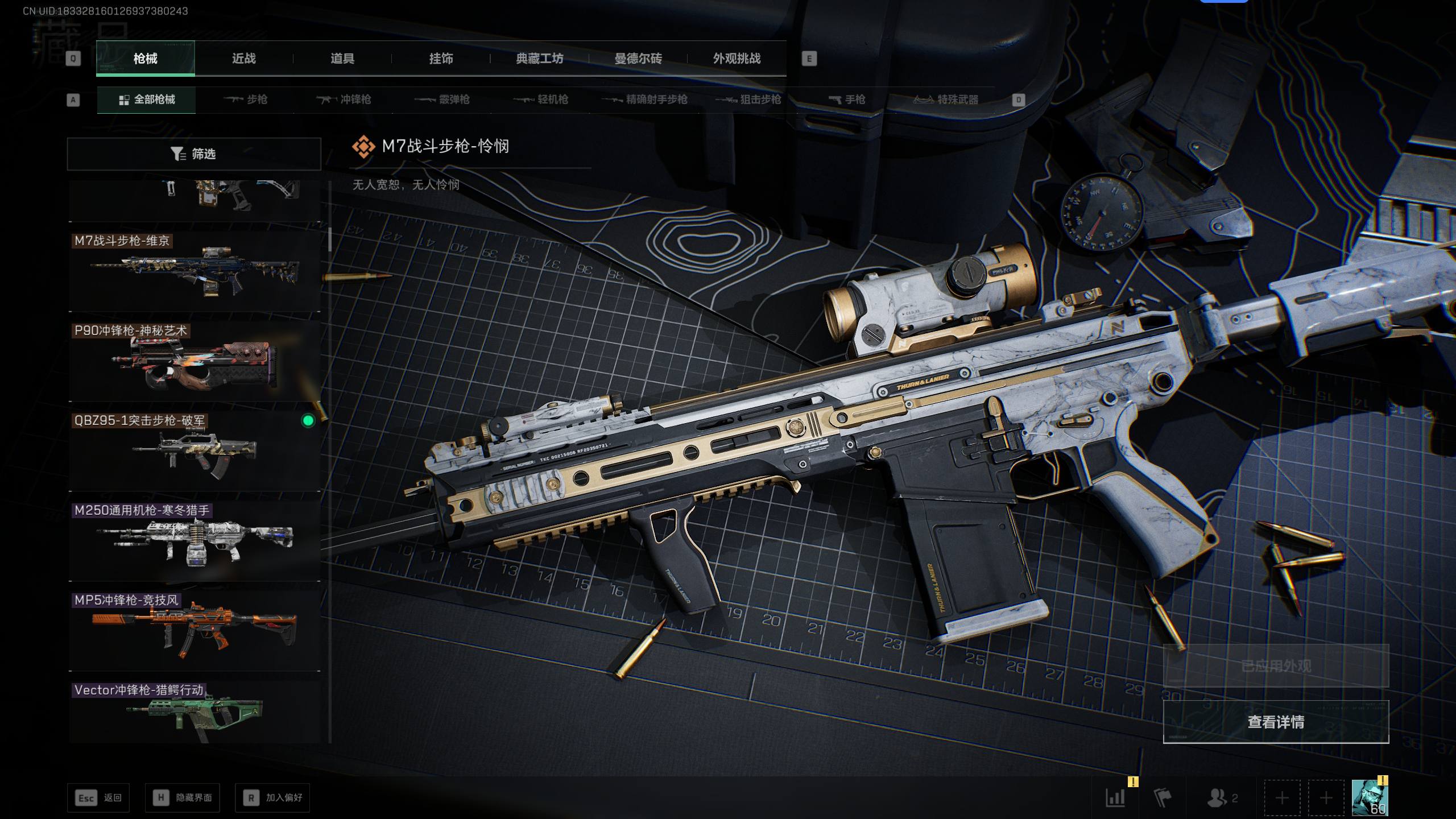This screenshot has width=1456, height=819.
Task: Filter weapons by 步枪 rifles
Action: pyautogui.click(x=246, y=100)
